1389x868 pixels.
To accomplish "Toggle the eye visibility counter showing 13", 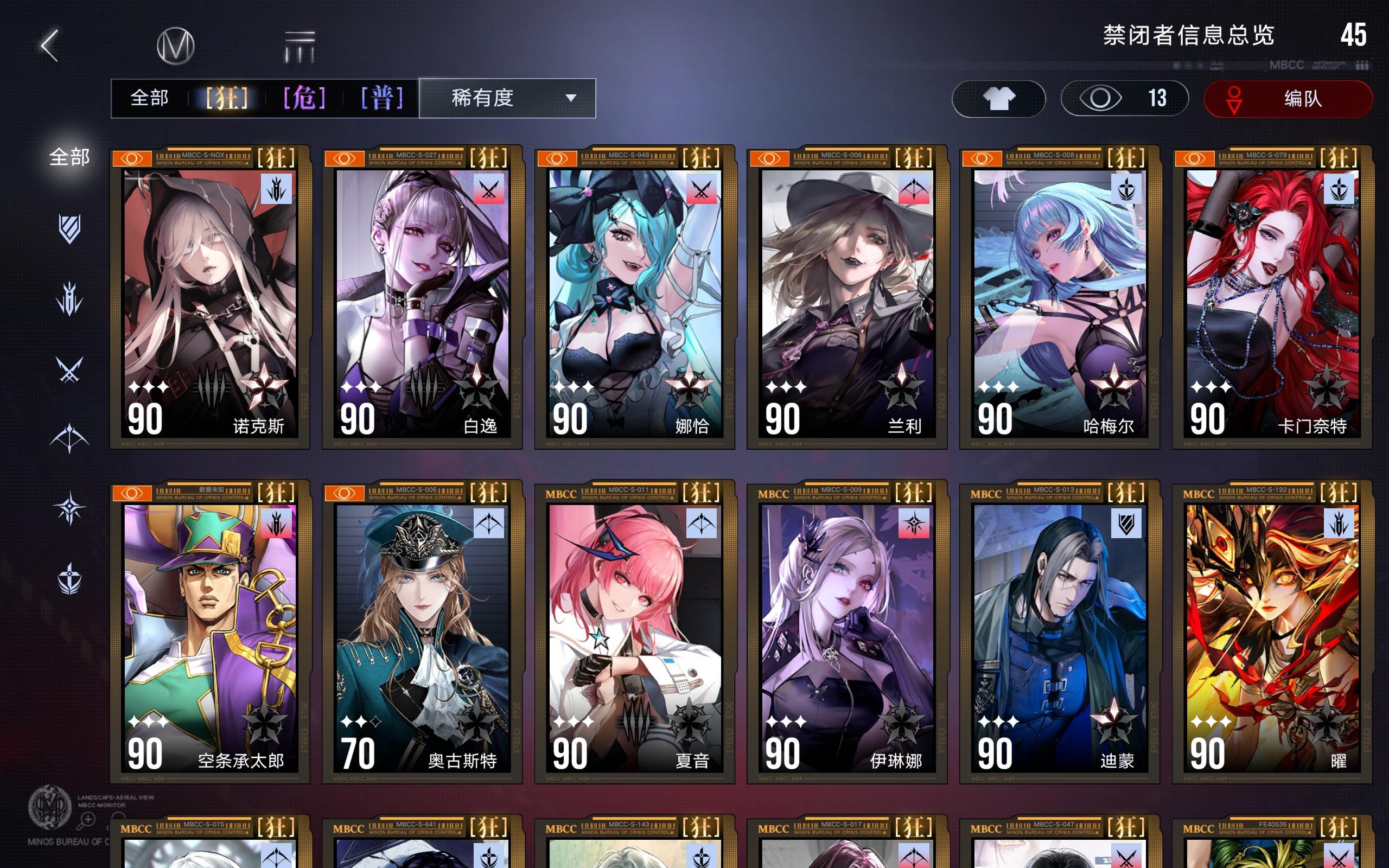I will (x=1124, y=99).
